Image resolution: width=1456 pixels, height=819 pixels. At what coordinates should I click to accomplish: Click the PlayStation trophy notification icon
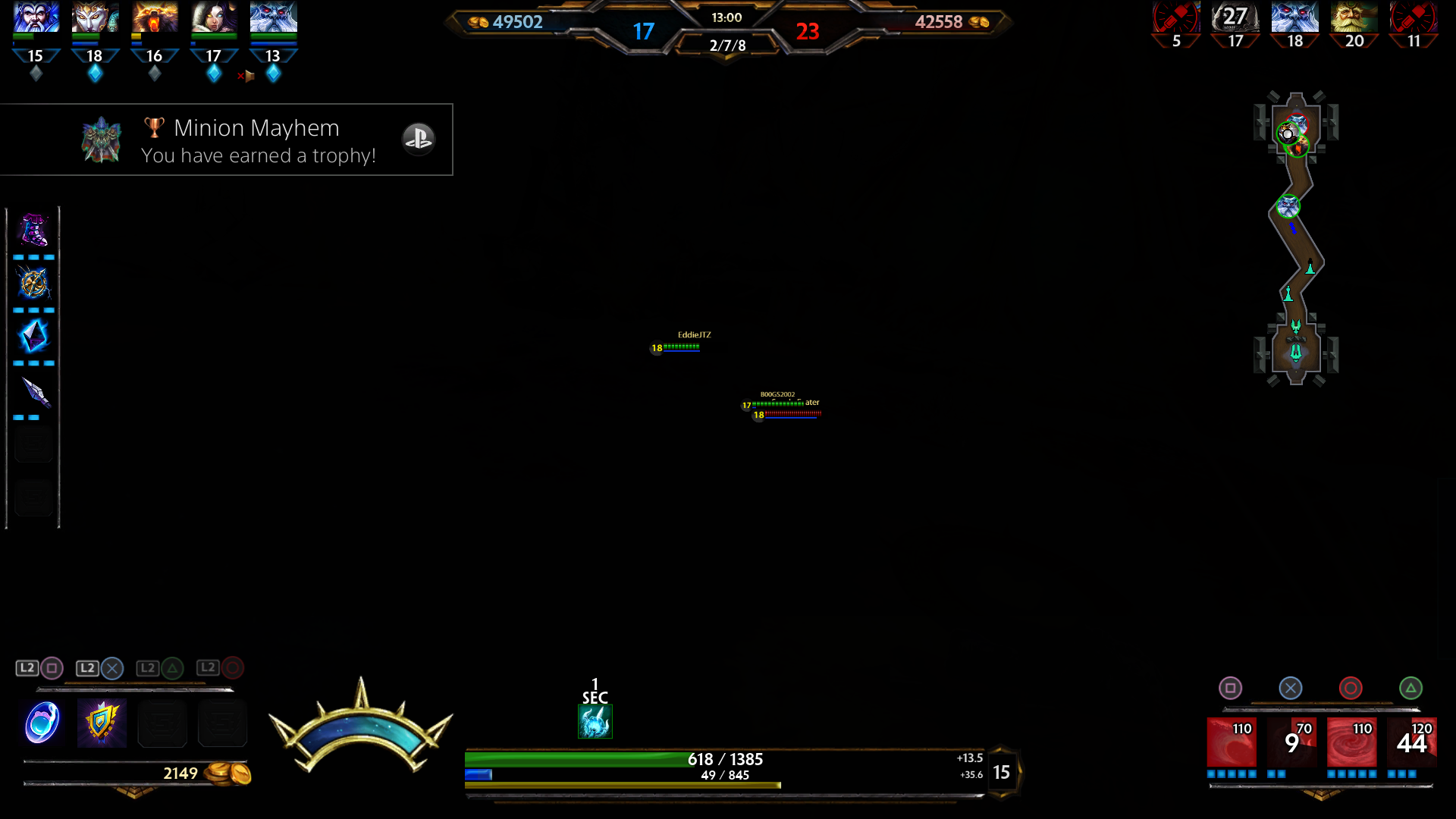[x=419, y=140]
